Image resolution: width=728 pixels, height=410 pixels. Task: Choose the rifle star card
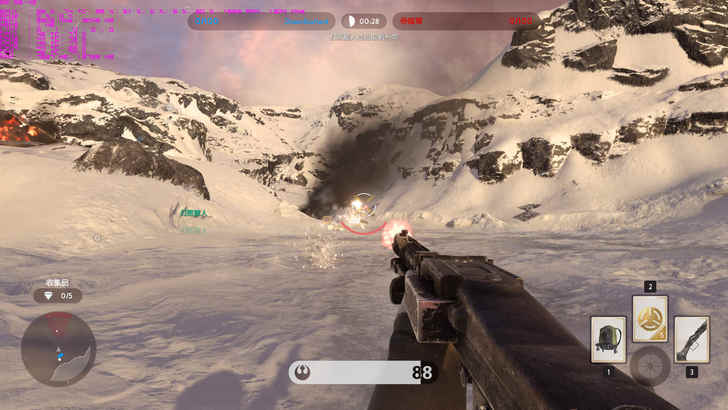coord(691,339)
